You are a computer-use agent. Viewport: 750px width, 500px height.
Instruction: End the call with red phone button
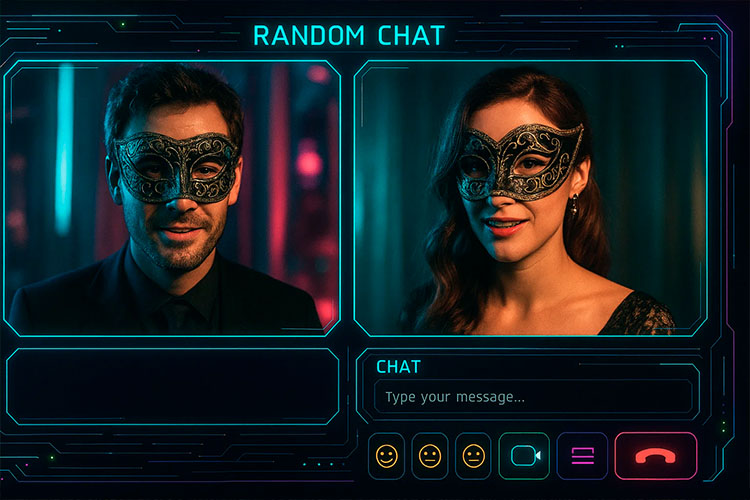pyautogui.click(x=655, y=456)
